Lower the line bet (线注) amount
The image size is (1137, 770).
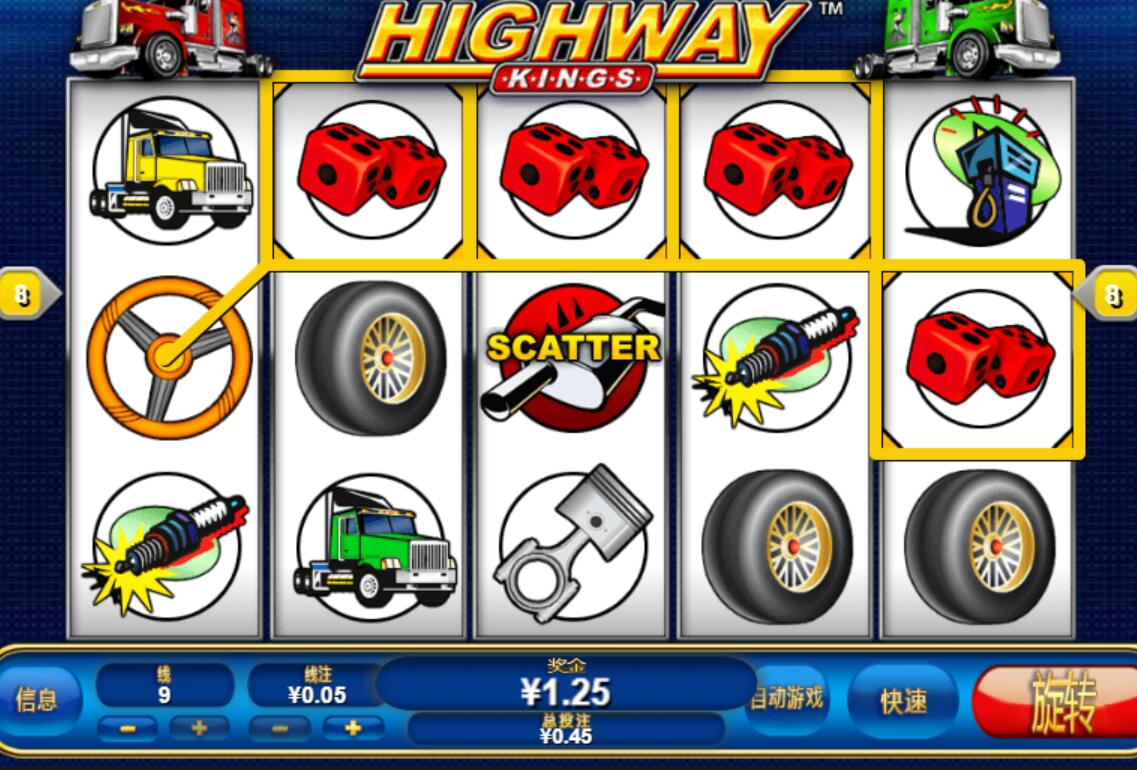click(279, 729)
